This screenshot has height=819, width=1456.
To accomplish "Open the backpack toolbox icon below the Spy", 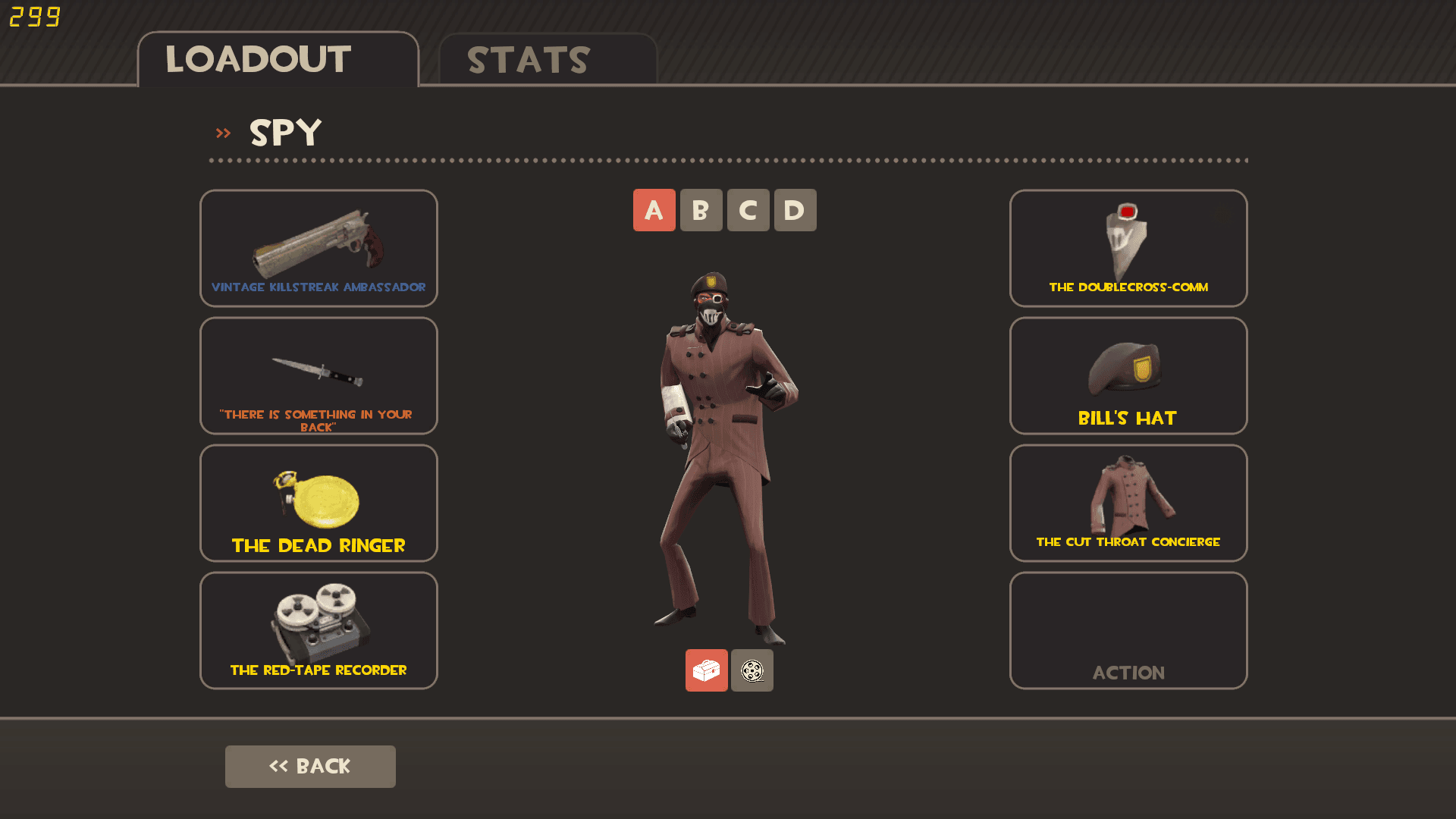I will point(706,670).
